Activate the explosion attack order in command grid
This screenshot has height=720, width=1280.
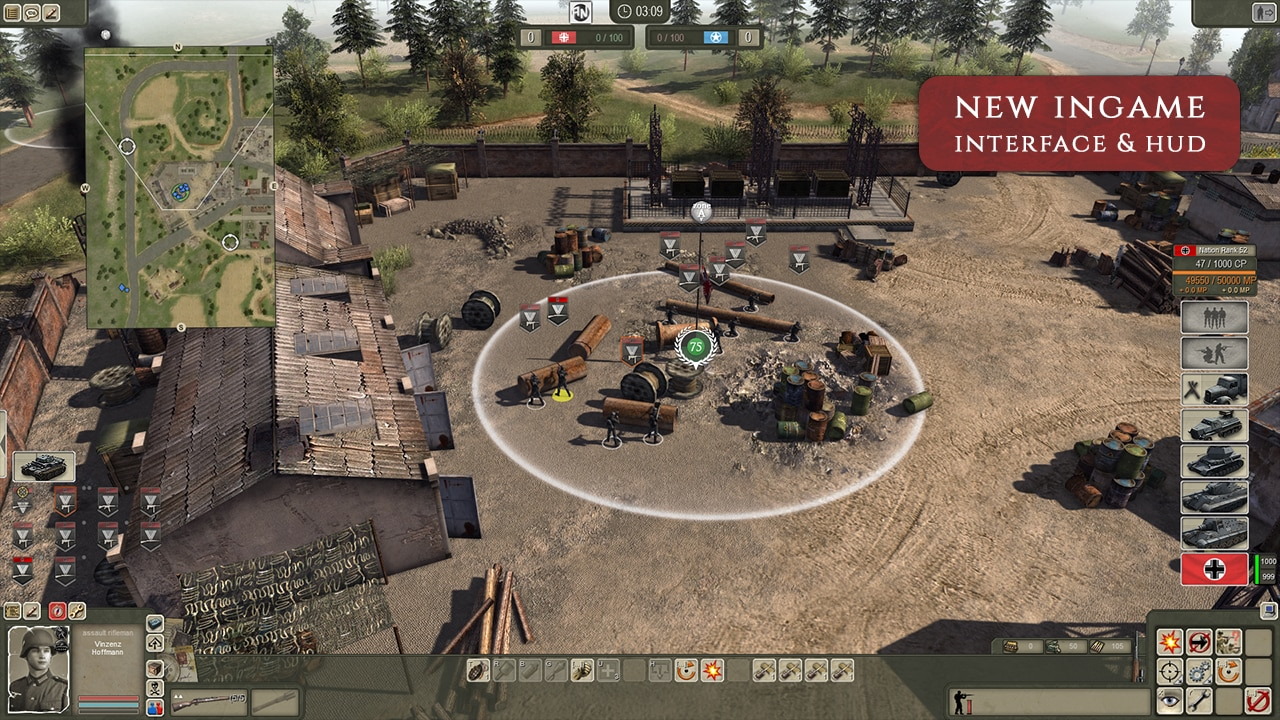coord(1168,641)
